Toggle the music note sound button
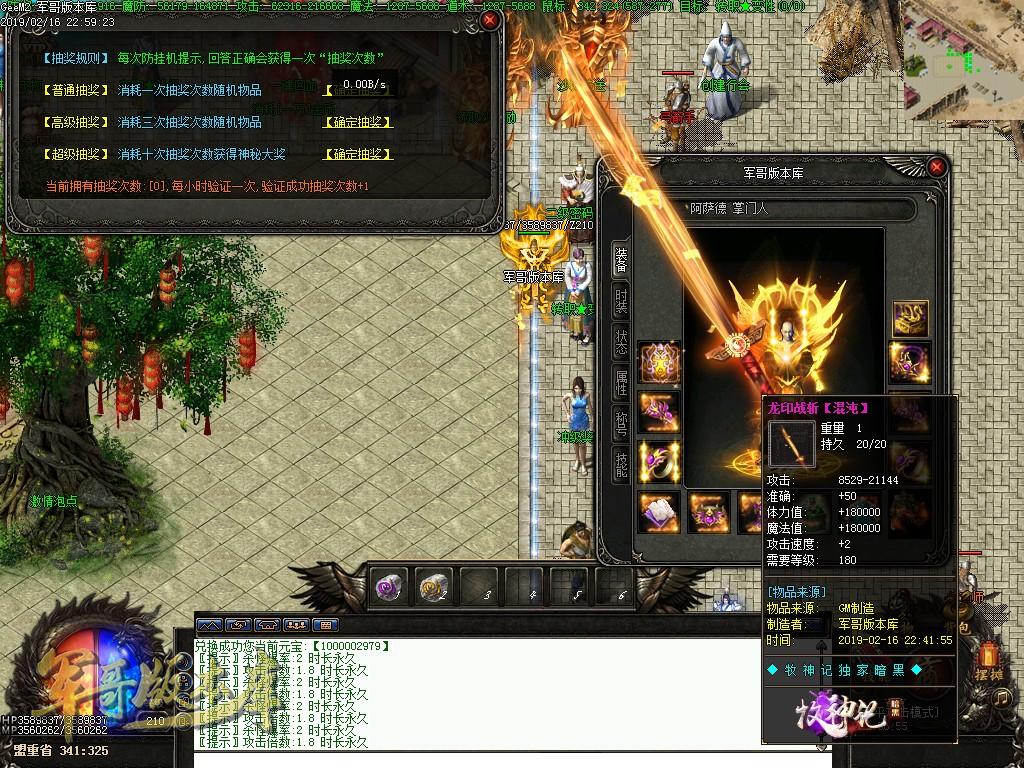Viewport: 1024px width, 768px height. (x=1003, y=697)
